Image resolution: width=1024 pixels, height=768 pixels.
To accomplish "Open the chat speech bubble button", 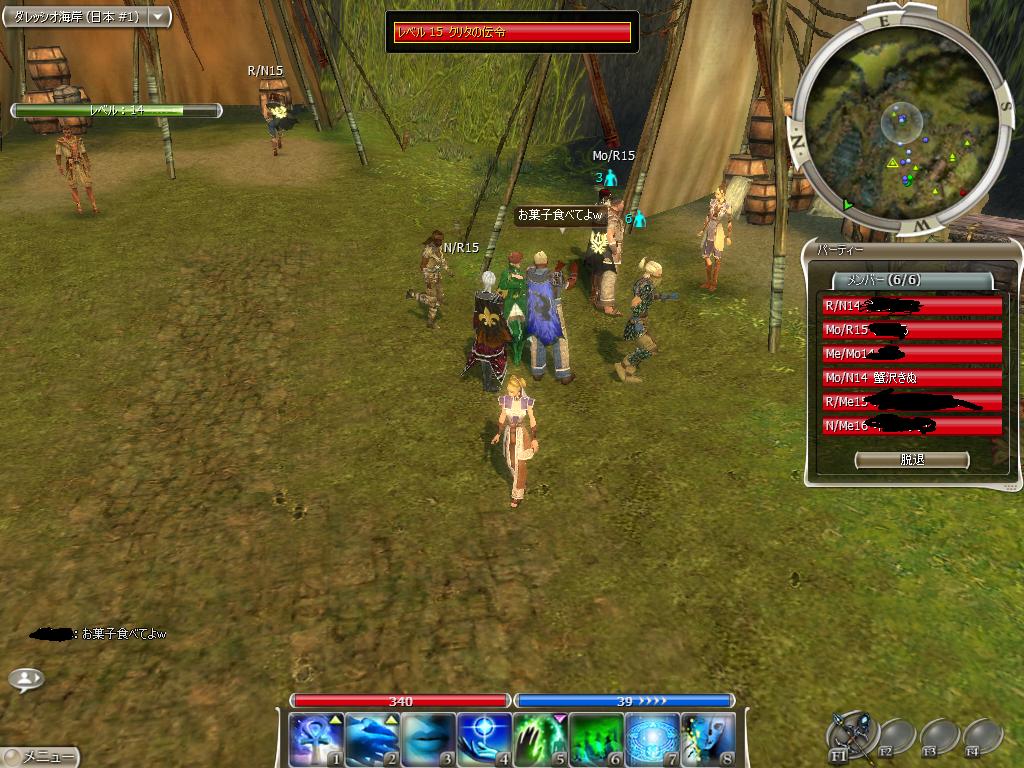I will [x=26, y=679].
